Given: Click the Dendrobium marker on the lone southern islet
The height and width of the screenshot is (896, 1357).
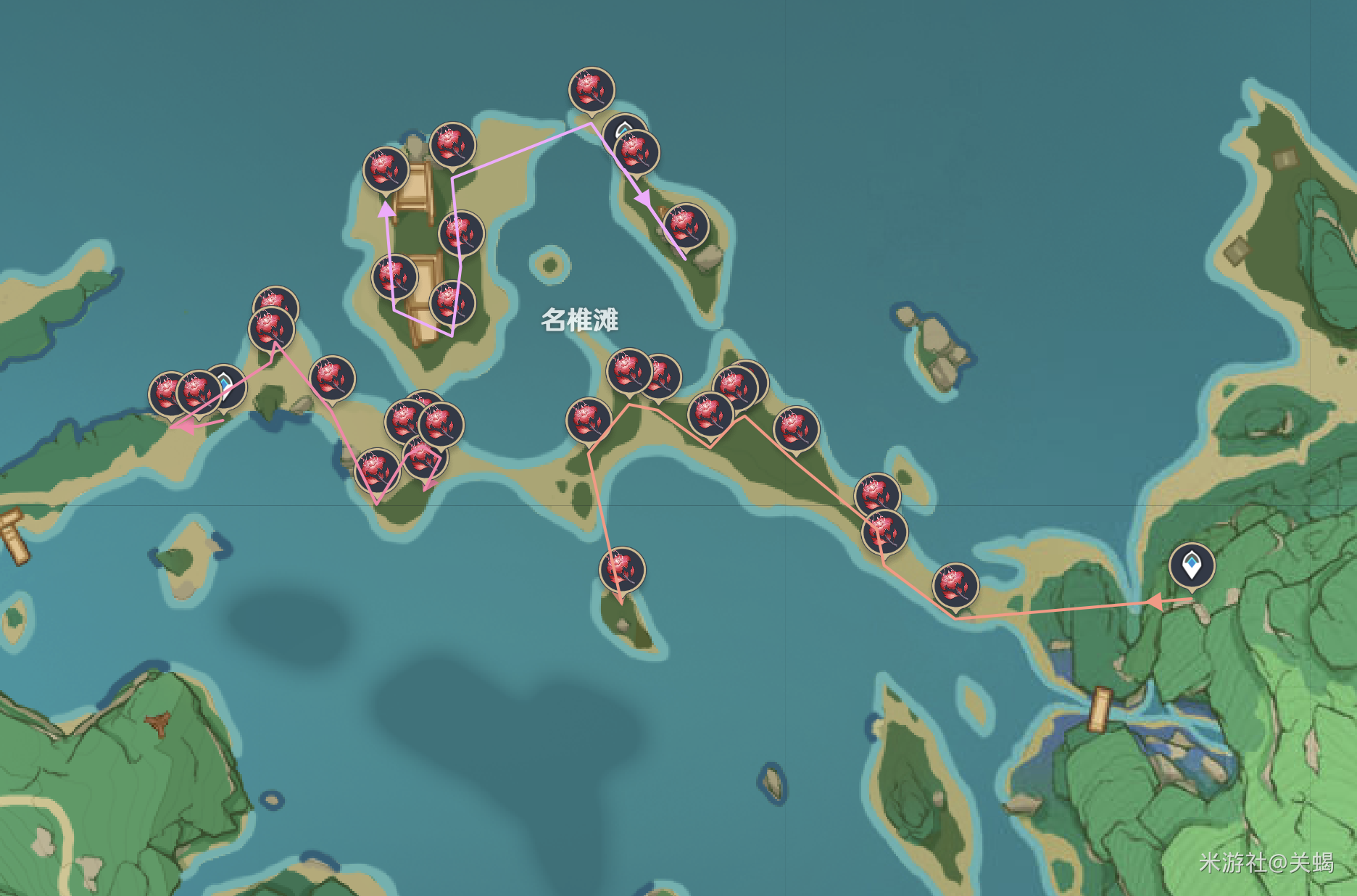Looking at the screenshot, I should point(622,569).
